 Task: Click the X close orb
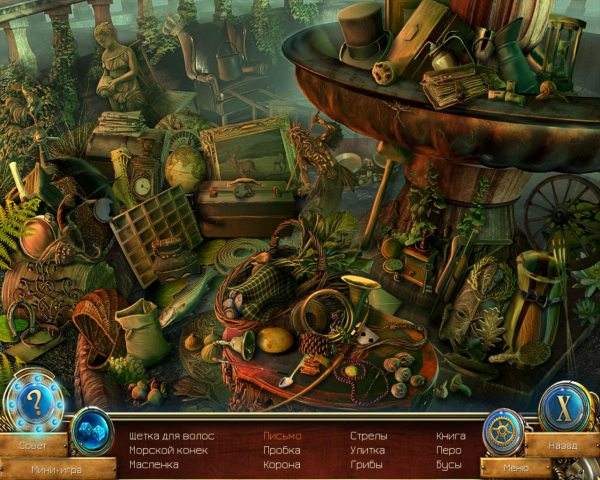click(x=565, y=407)
